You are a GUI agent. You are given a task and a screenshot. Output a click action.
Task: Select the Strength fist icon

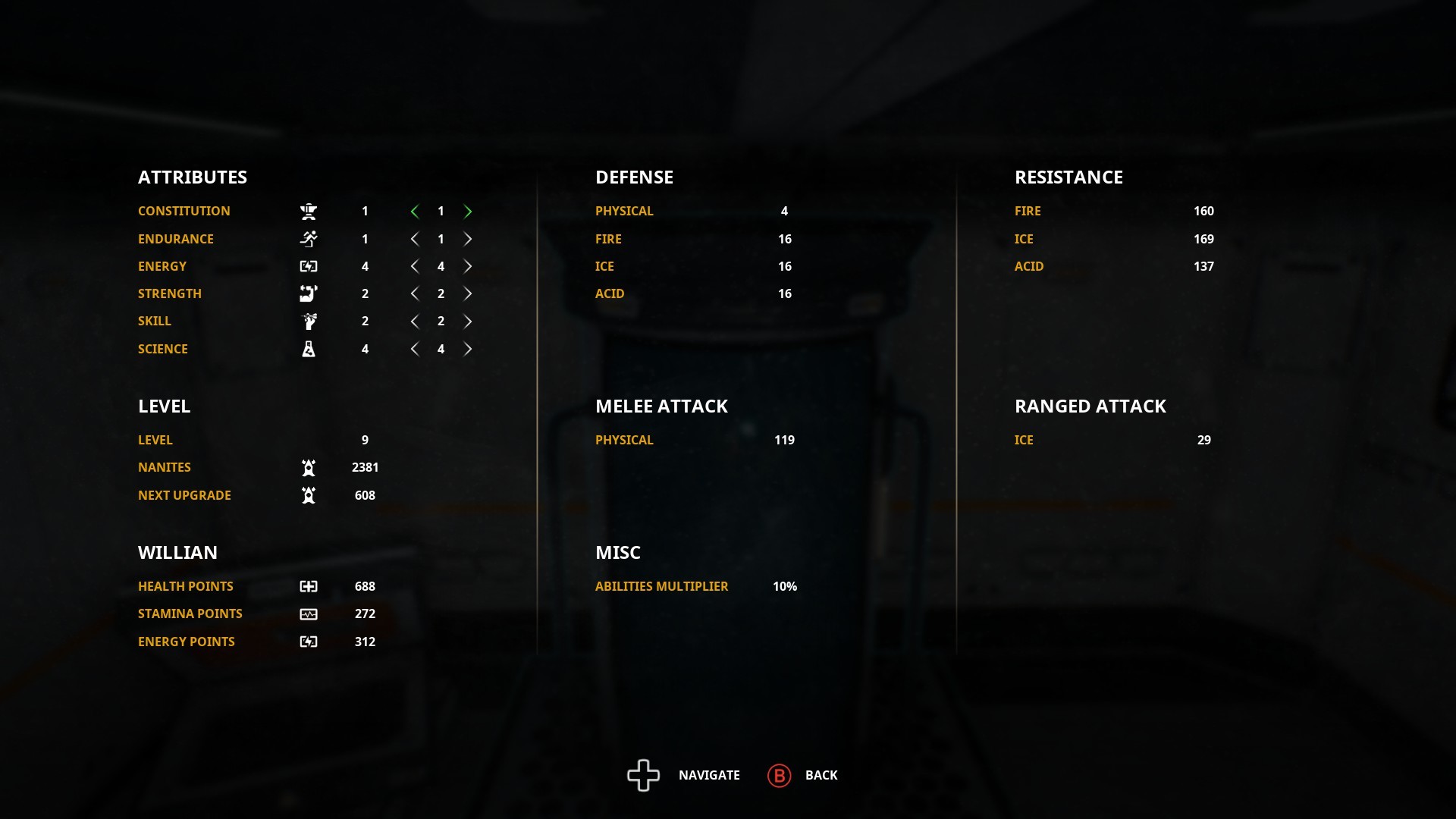(309, 293)
